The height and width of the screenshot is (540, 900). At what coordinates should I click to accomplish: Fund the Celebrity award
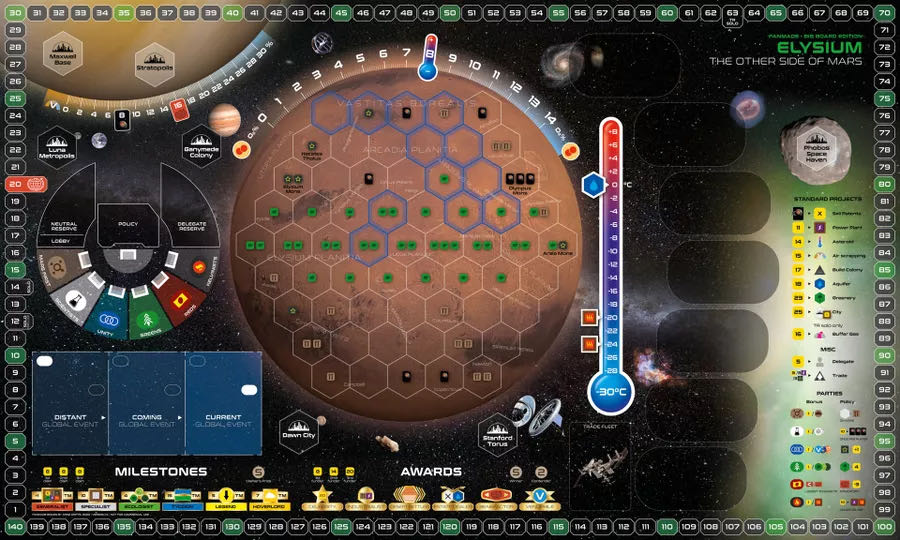pyautogui.click(x=323, y=498)
